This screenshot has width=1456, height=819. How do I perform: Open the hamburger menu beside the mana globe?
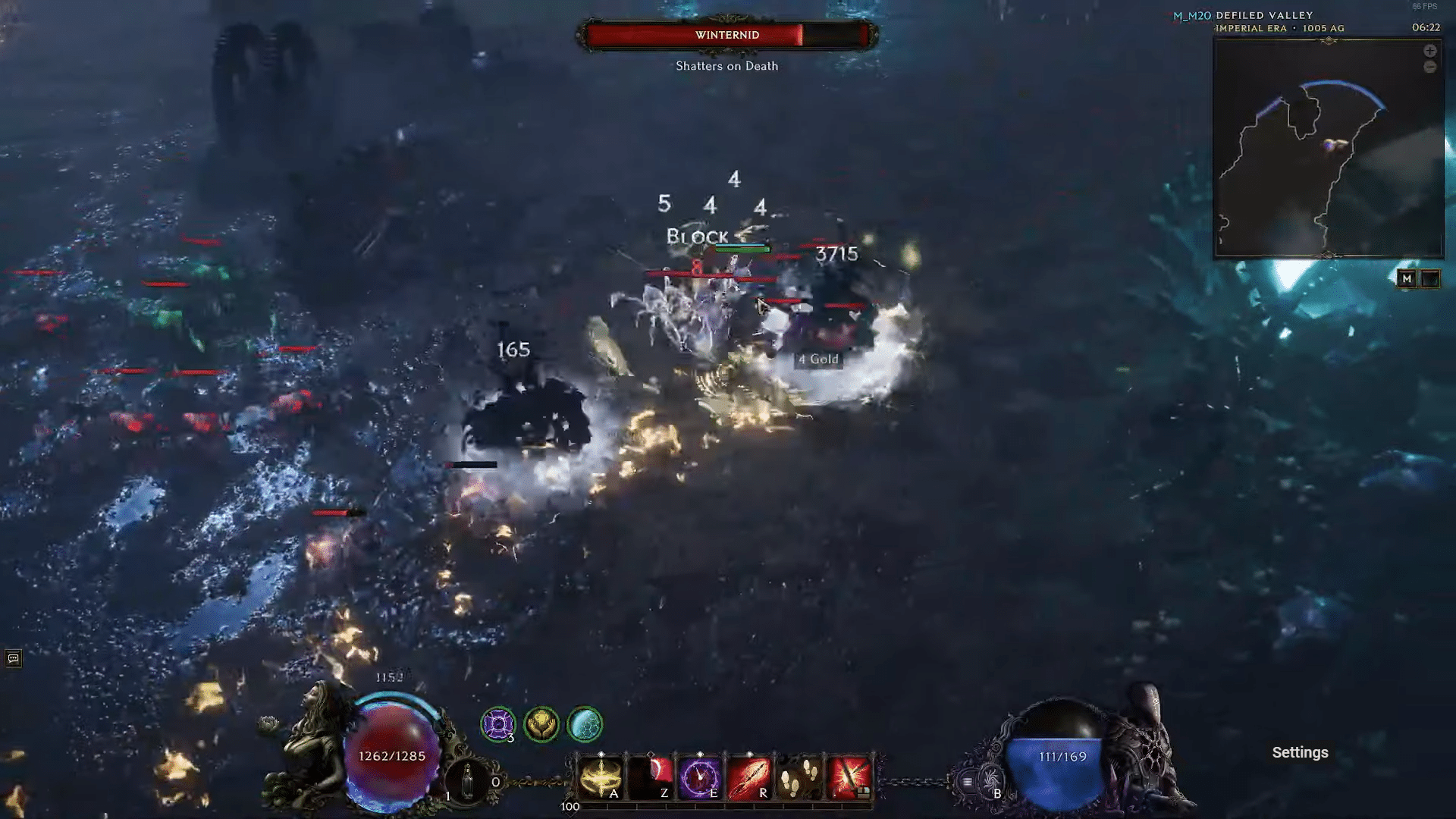click(967, 782)
